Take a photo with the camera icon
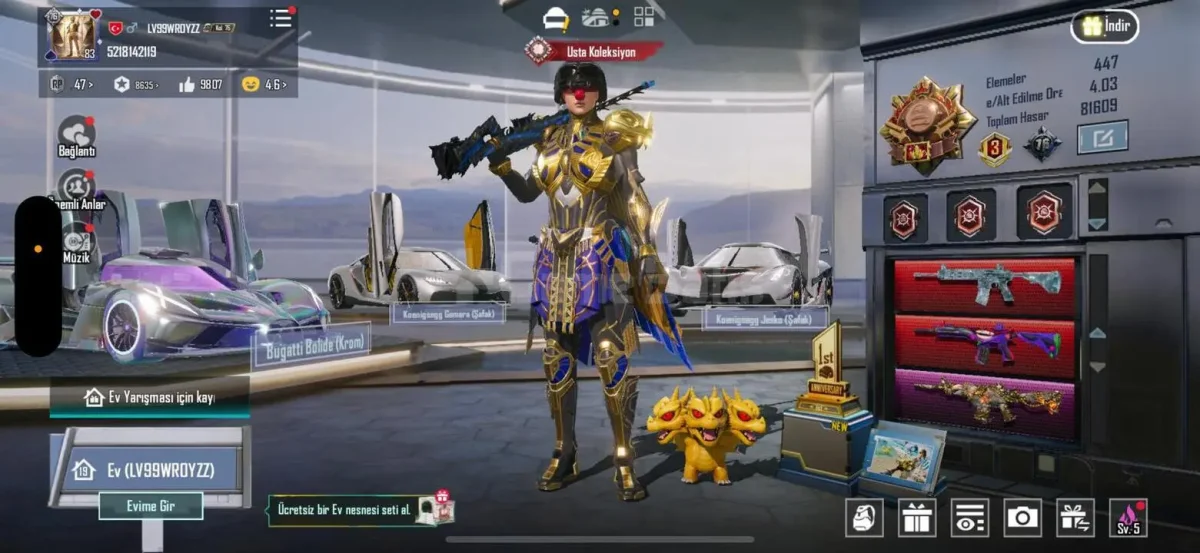Image resolution: width=1200 pixels, height=553 pixels. pyautogui.click(x=1022, y=517)
